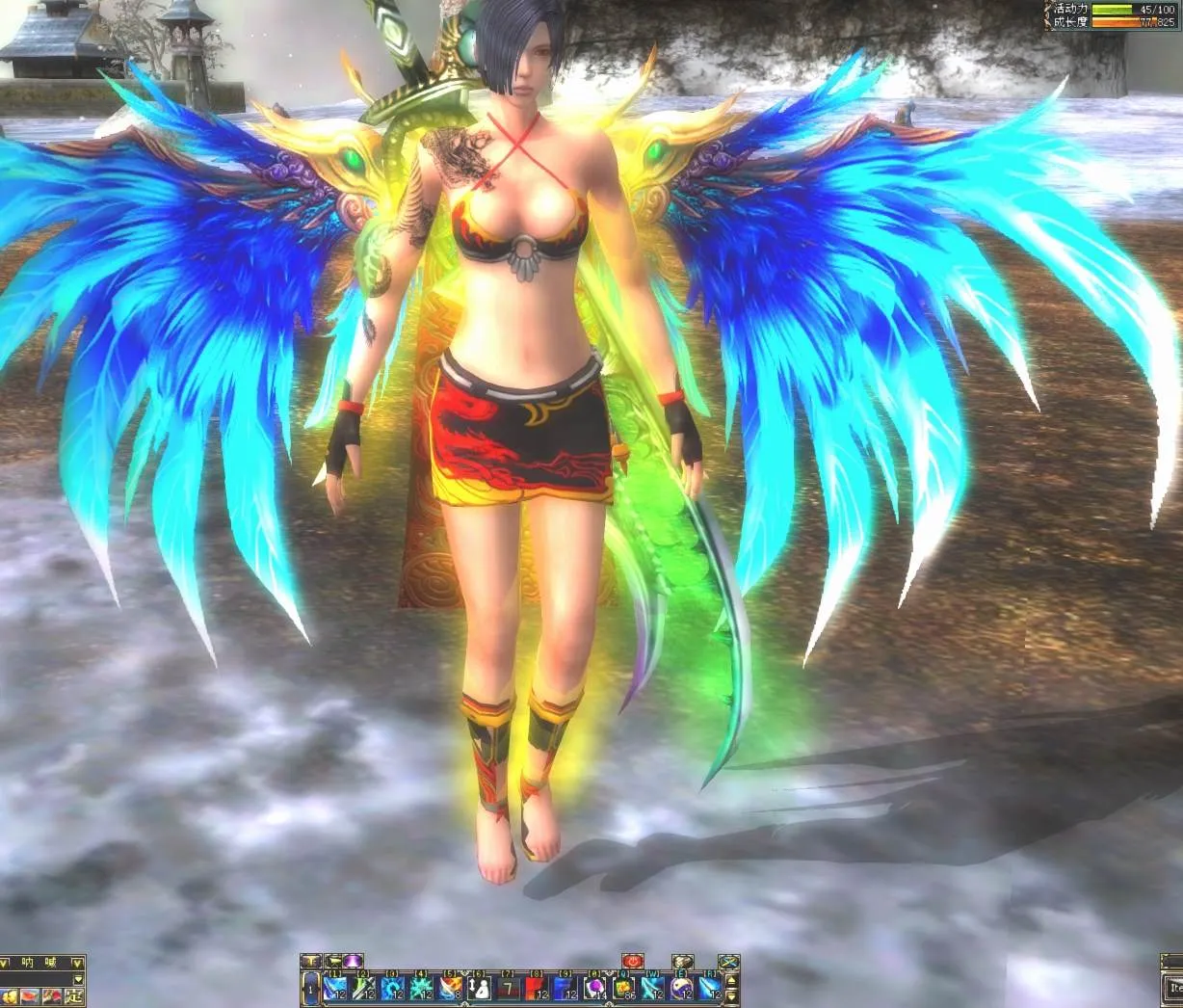This screenshot has height=1008, width=1183.
Task: Use the green sword skill in slot 2
Action: [x=363, y=989]
